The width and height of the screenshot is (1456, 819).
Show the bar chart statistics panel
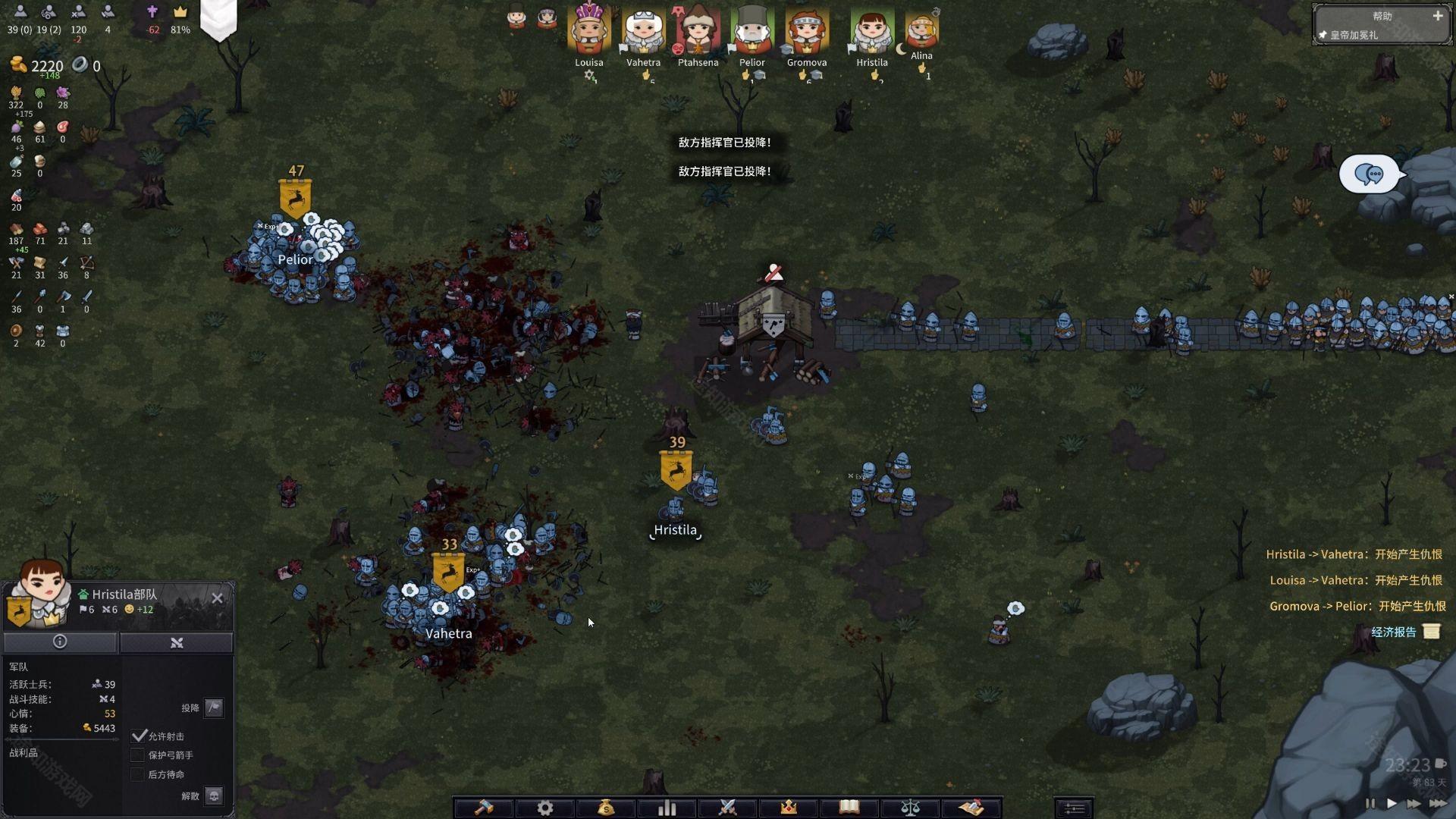[x=667, y=808]
